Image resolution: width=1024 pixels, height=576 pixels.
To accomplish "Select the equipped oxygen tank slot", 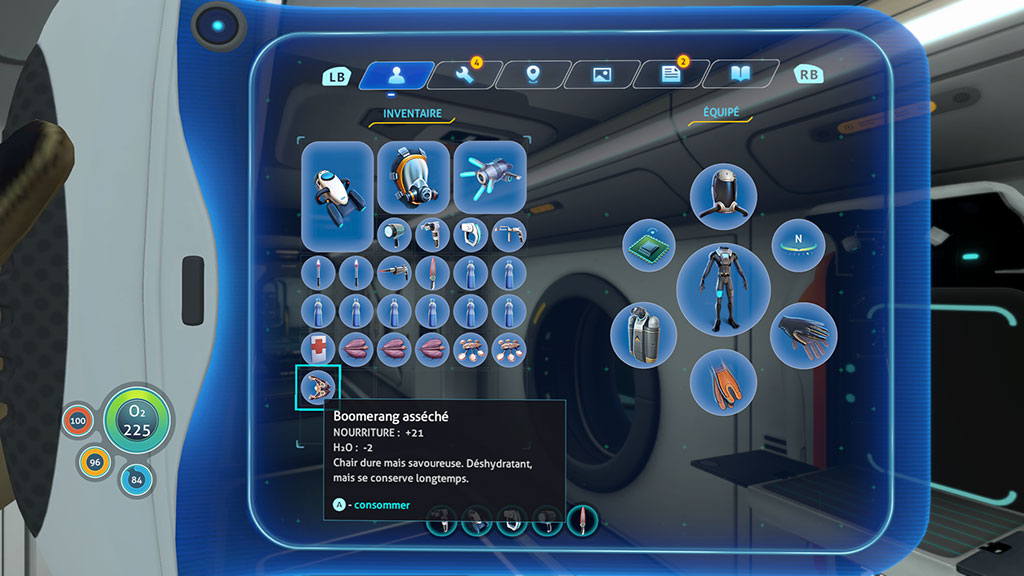I will pyautogui.click(x=643, y=334).
